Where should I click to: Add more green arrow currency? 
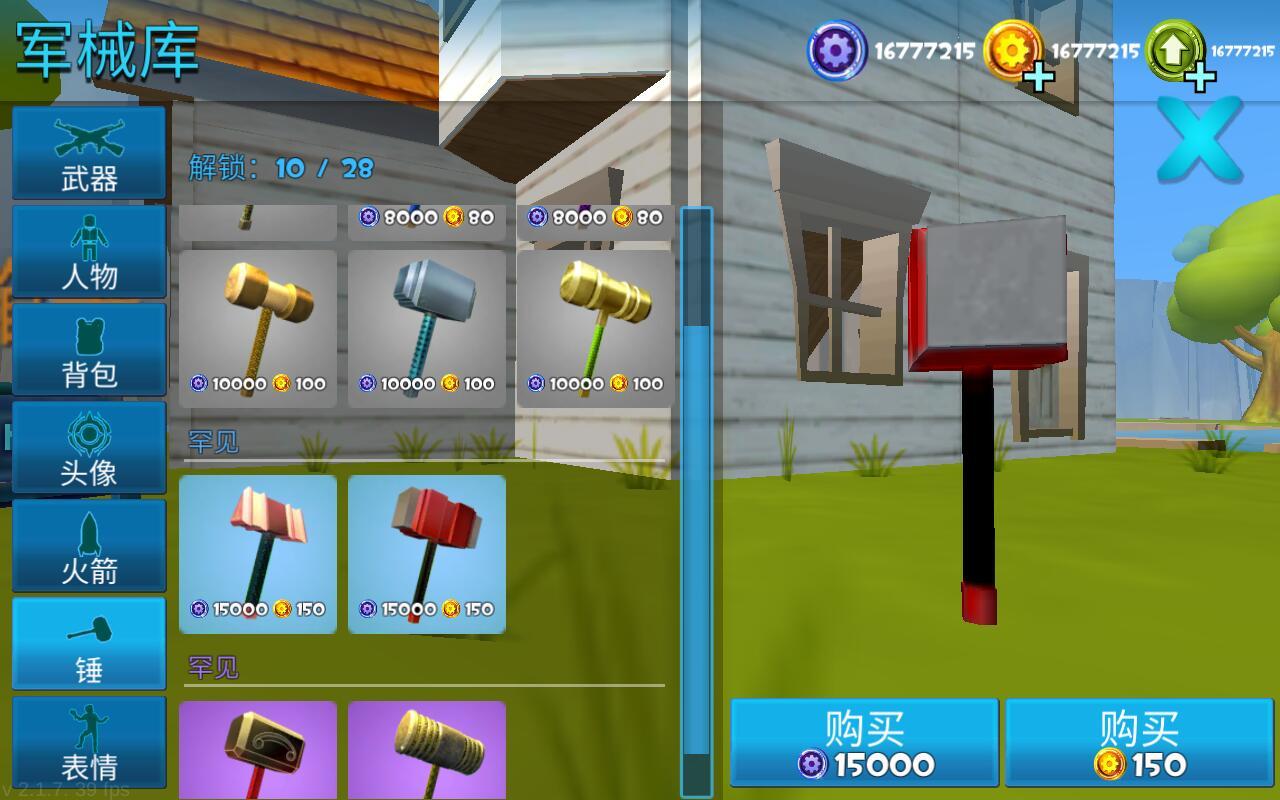point(1199,76)
